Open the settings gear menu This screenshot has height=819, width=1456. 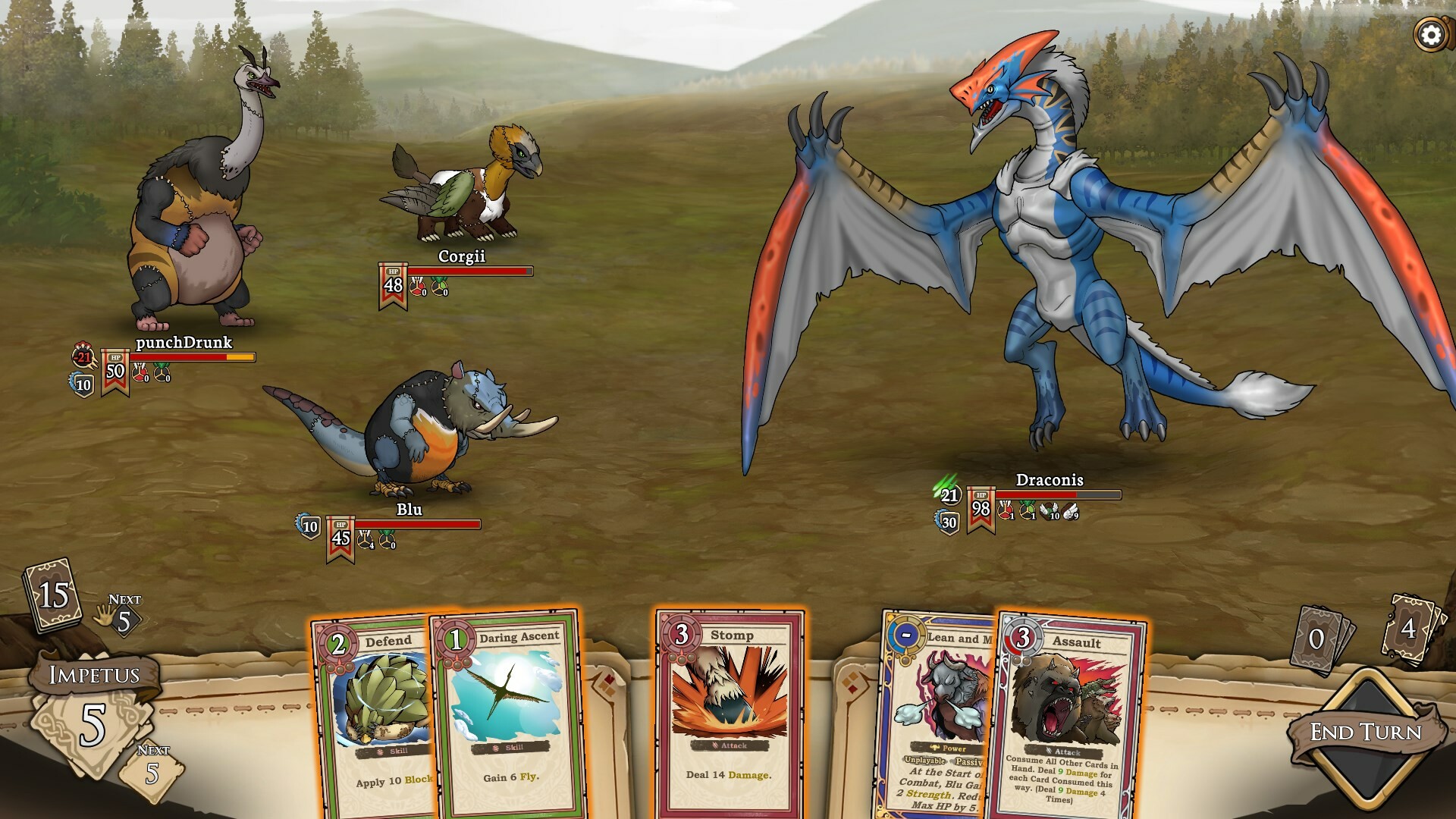1429,33
